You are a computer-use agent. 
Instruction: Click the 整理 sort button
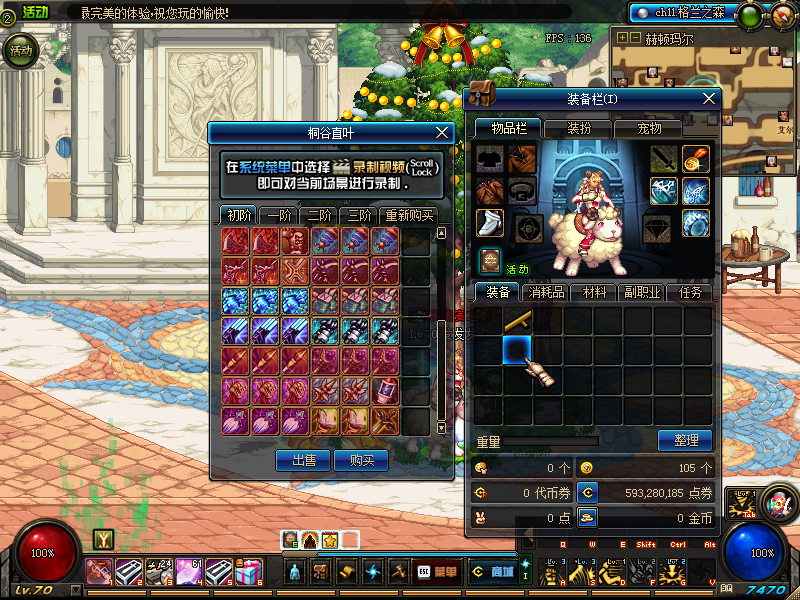tap(685, 440)
